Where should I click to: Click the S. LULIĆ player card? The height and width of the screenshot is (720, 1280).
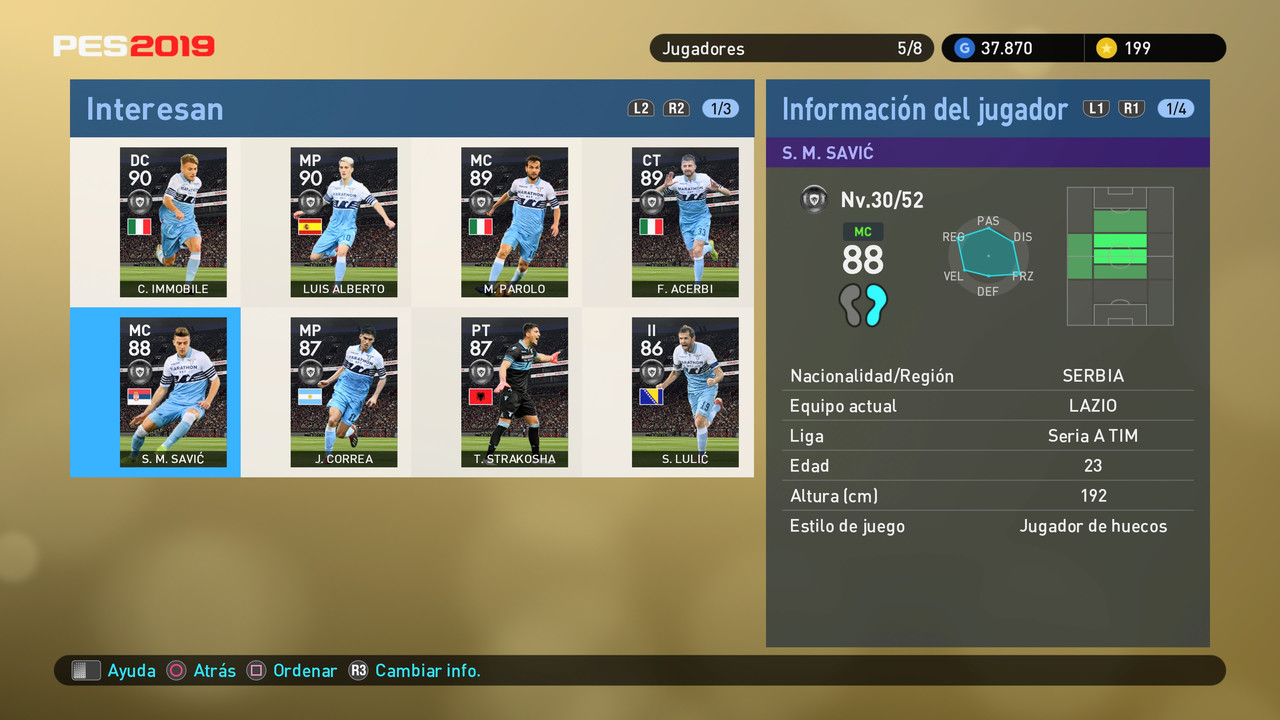pyautogui.click(x=685, y=392)
